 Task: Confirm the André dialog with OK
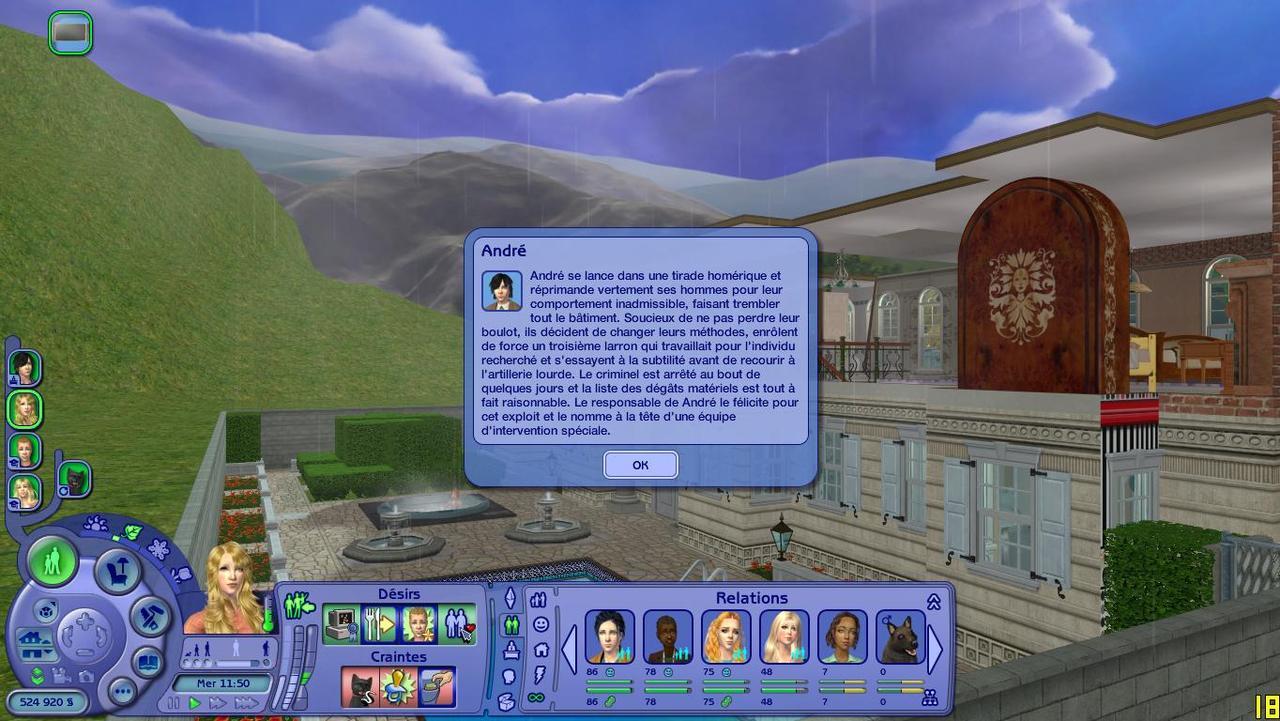point(640,465)
